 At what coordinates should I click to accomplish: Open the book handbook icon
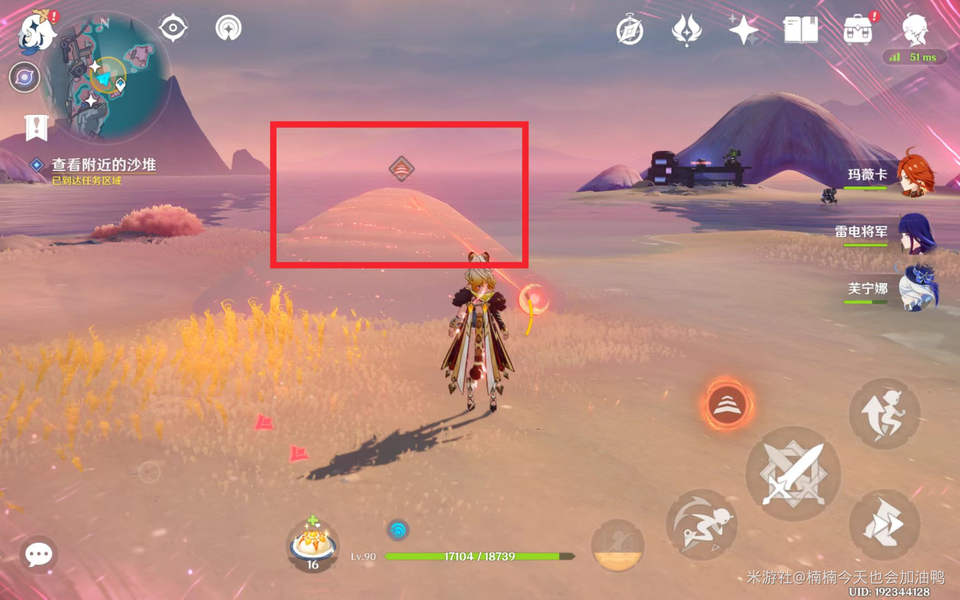800,30
